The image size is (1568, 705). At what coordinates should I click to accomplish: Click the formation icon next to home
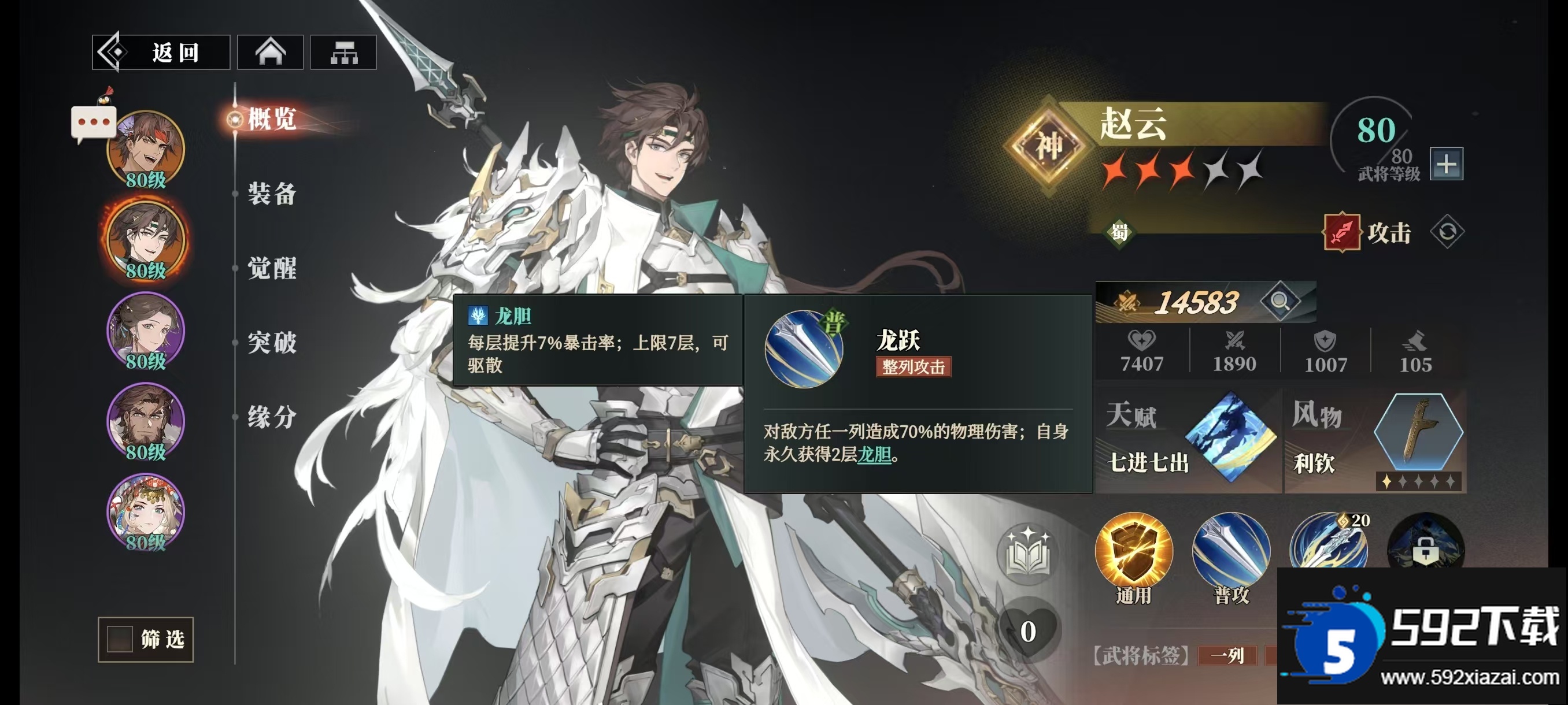[344, 53]
